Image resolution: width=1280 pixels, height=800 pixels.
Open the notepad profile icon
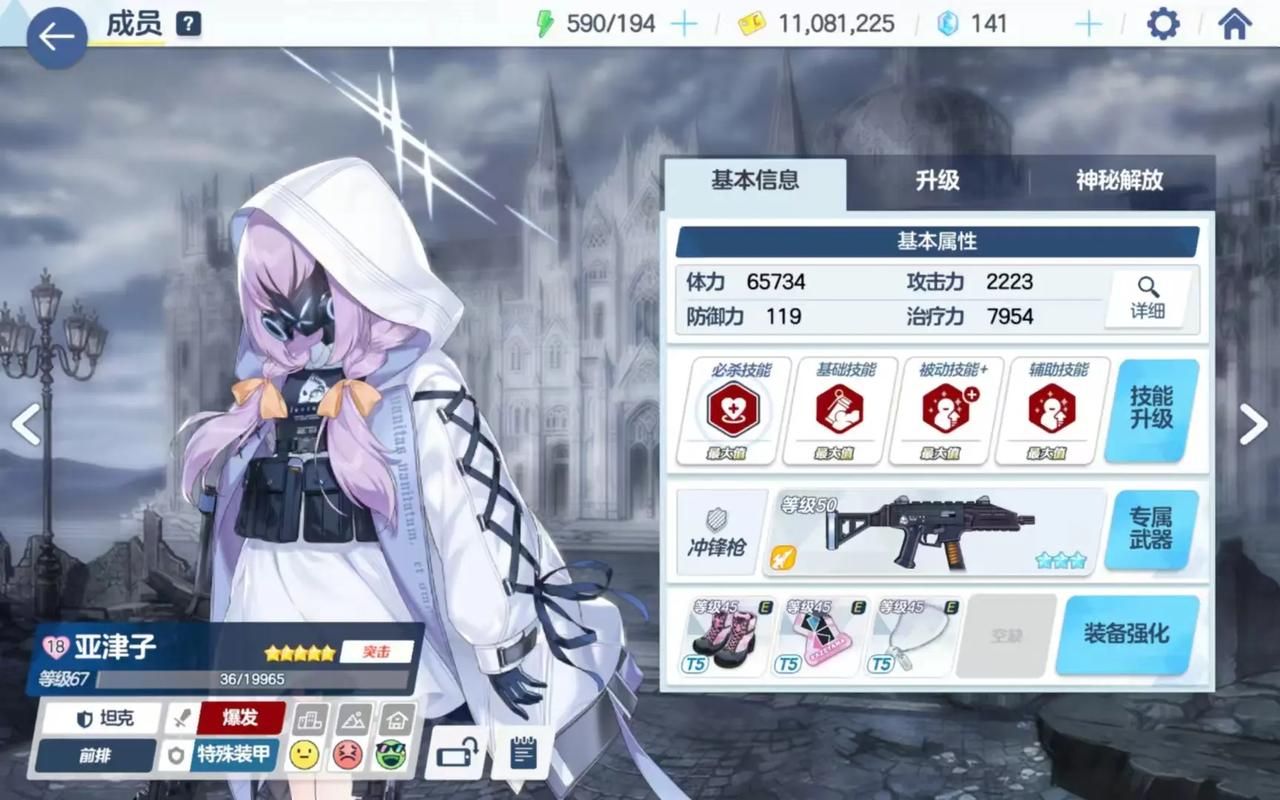tap(523, 751)
